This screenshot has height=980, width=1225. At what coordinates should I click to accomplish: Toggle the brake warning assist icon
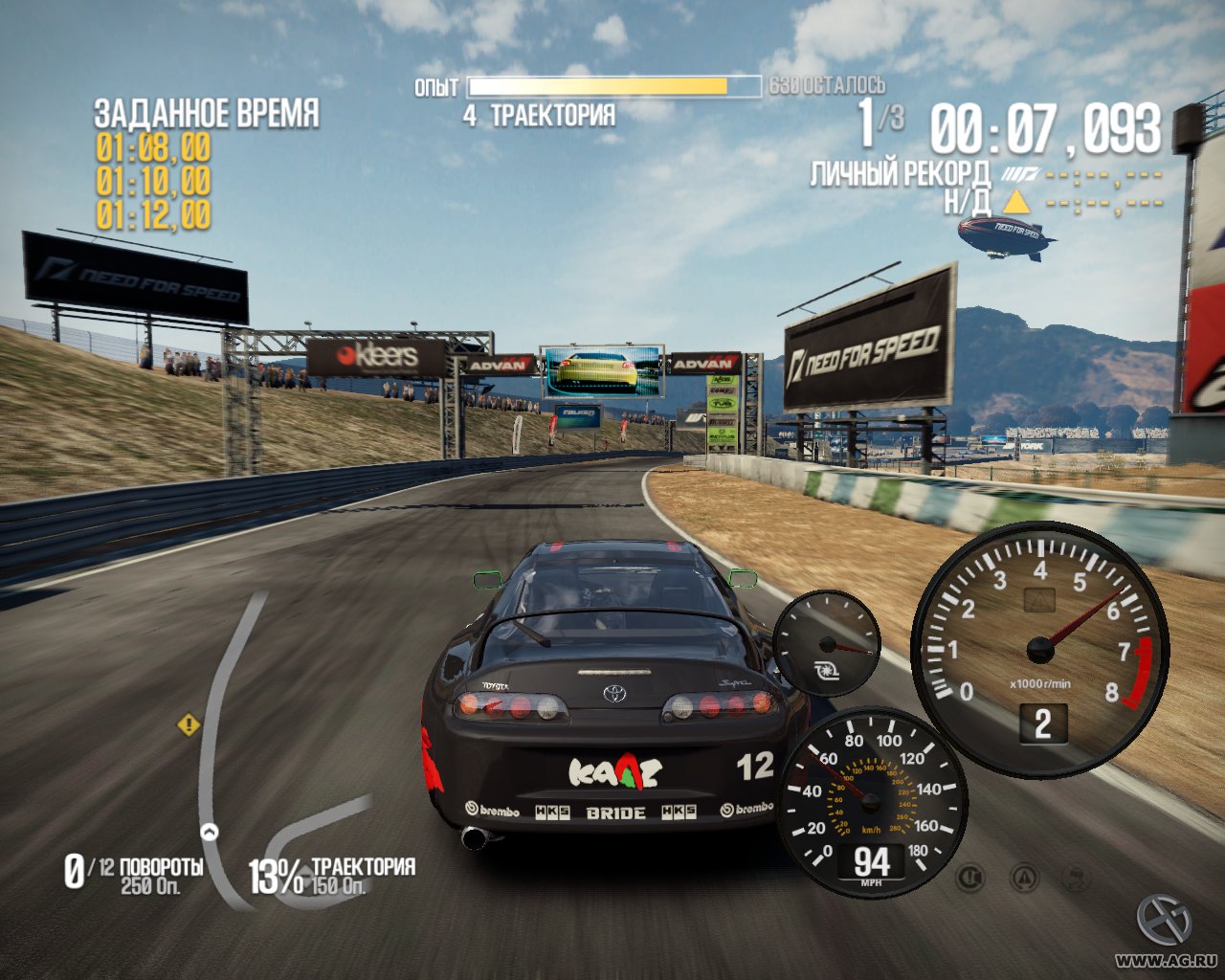[x=971, y=875]
